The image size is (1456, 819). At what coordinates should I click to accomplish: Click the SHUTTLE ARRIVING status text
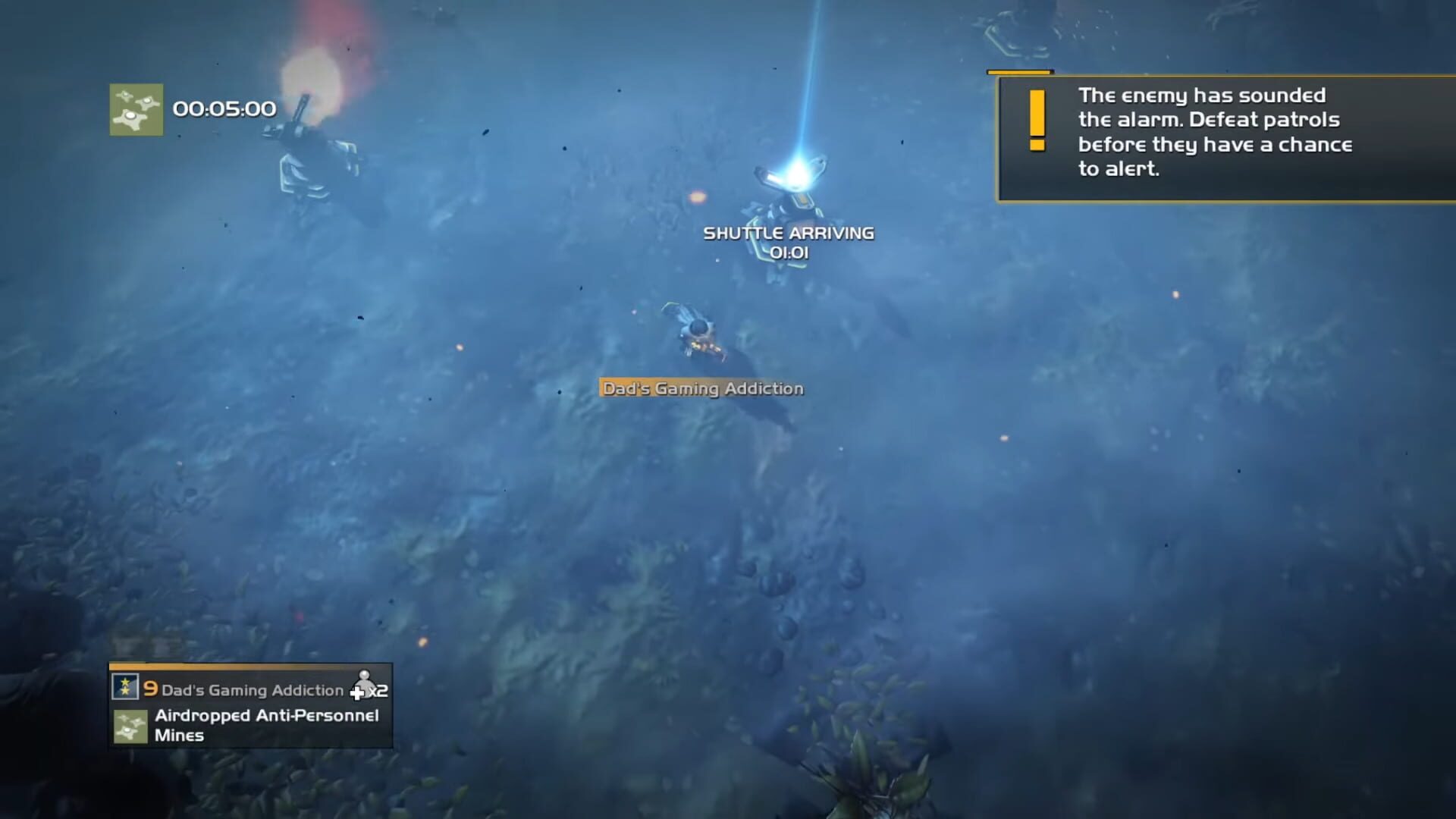(789, 234)
